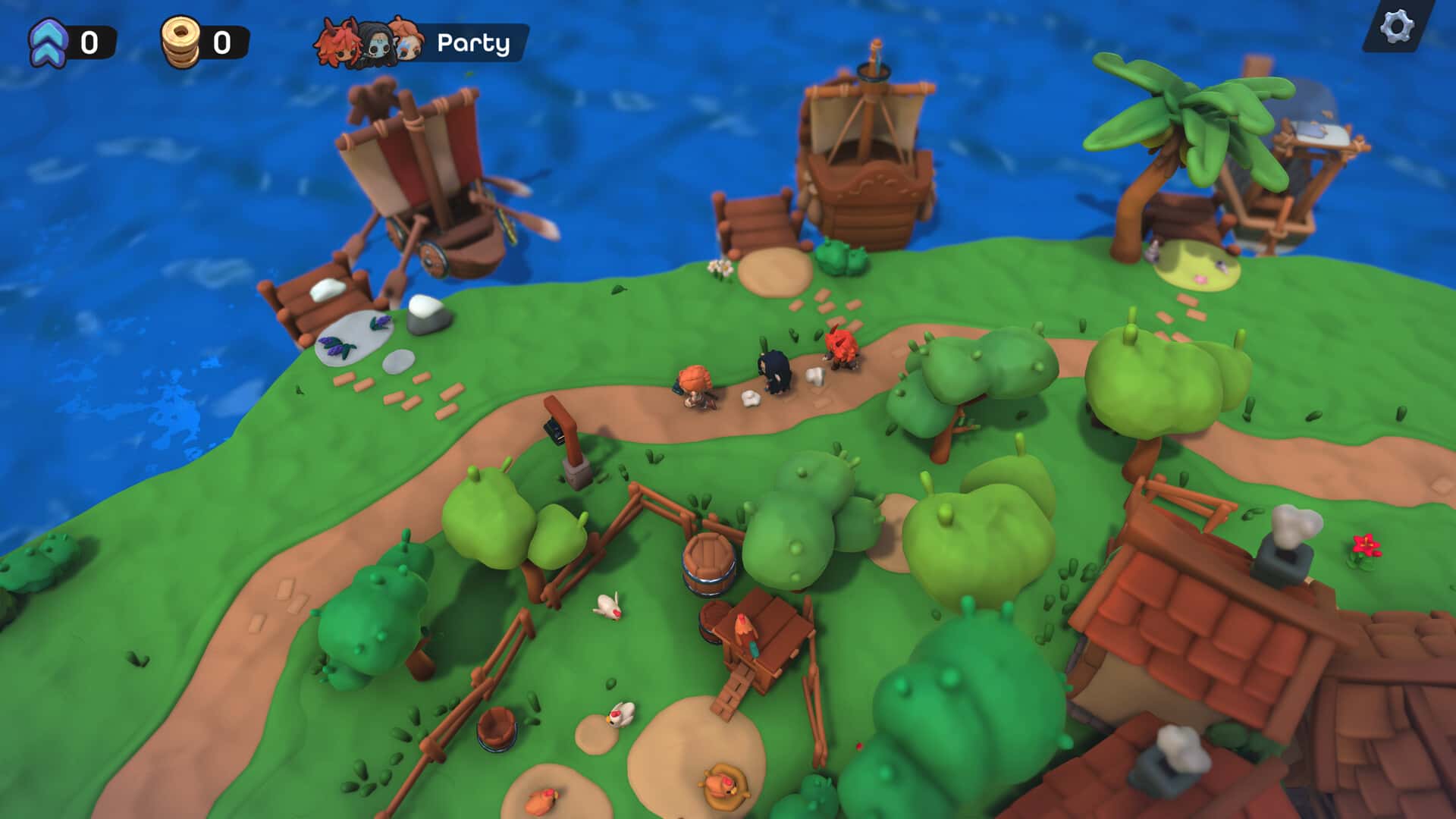Open settings with the gear icon

point(1396,28)
